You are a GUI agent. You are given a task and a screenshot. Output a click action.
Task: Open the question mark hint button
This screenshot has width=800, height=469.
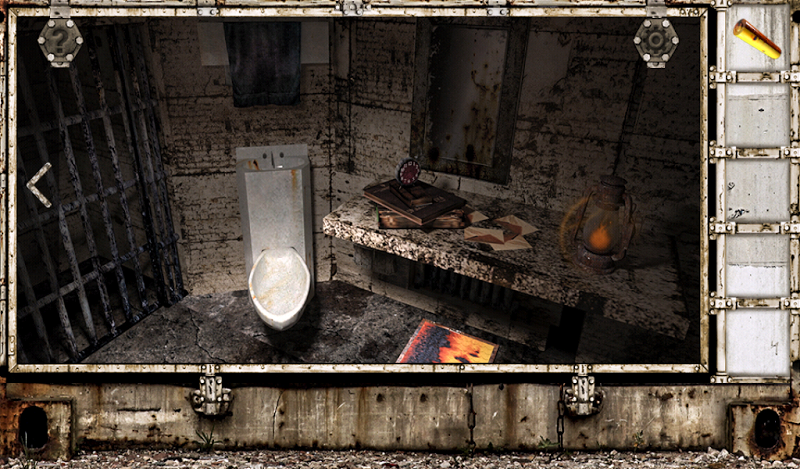60,42
